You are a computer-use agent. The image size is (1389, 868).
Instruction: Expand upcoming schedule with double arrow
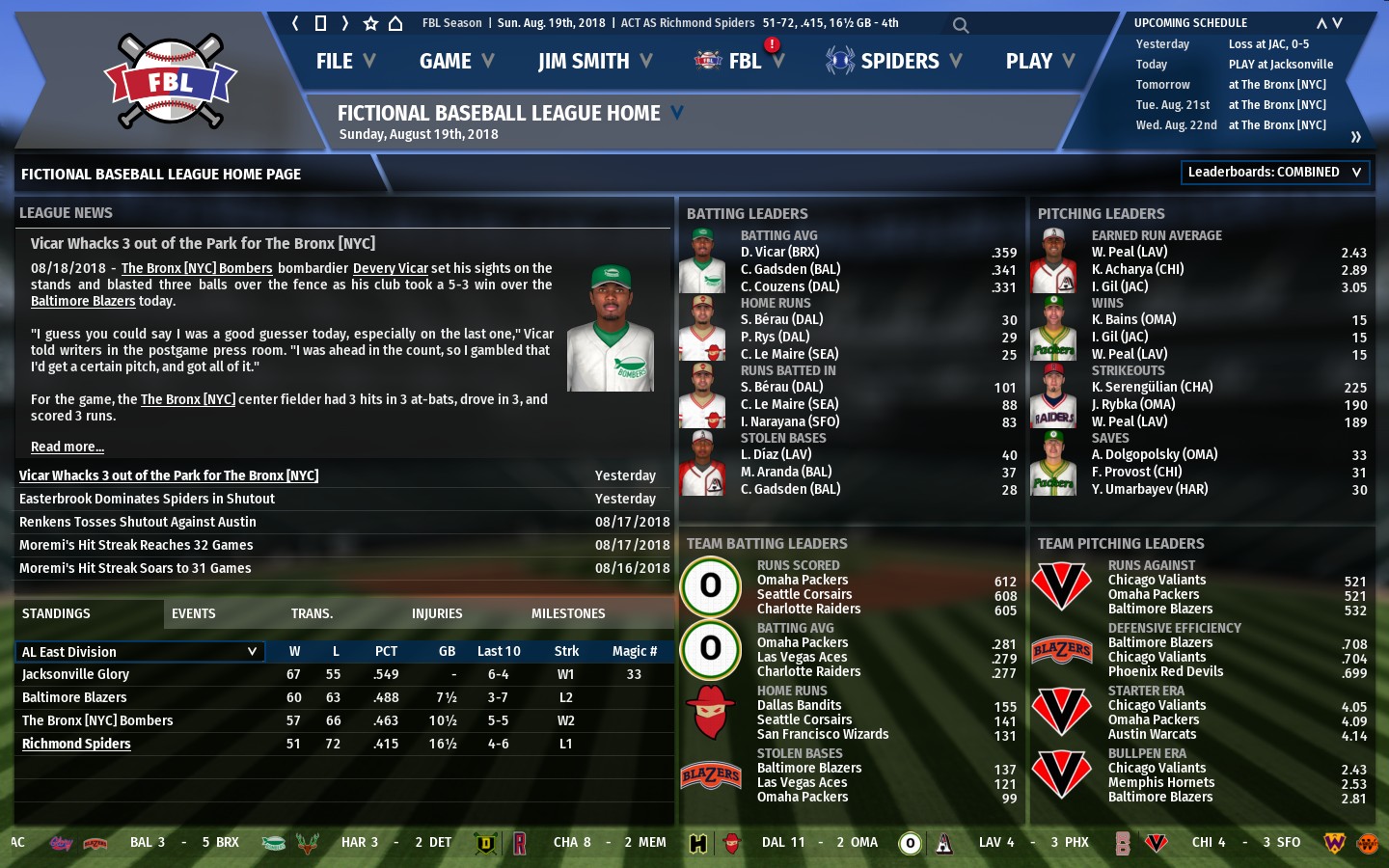pyautogui.click(x=1355, y=137)
